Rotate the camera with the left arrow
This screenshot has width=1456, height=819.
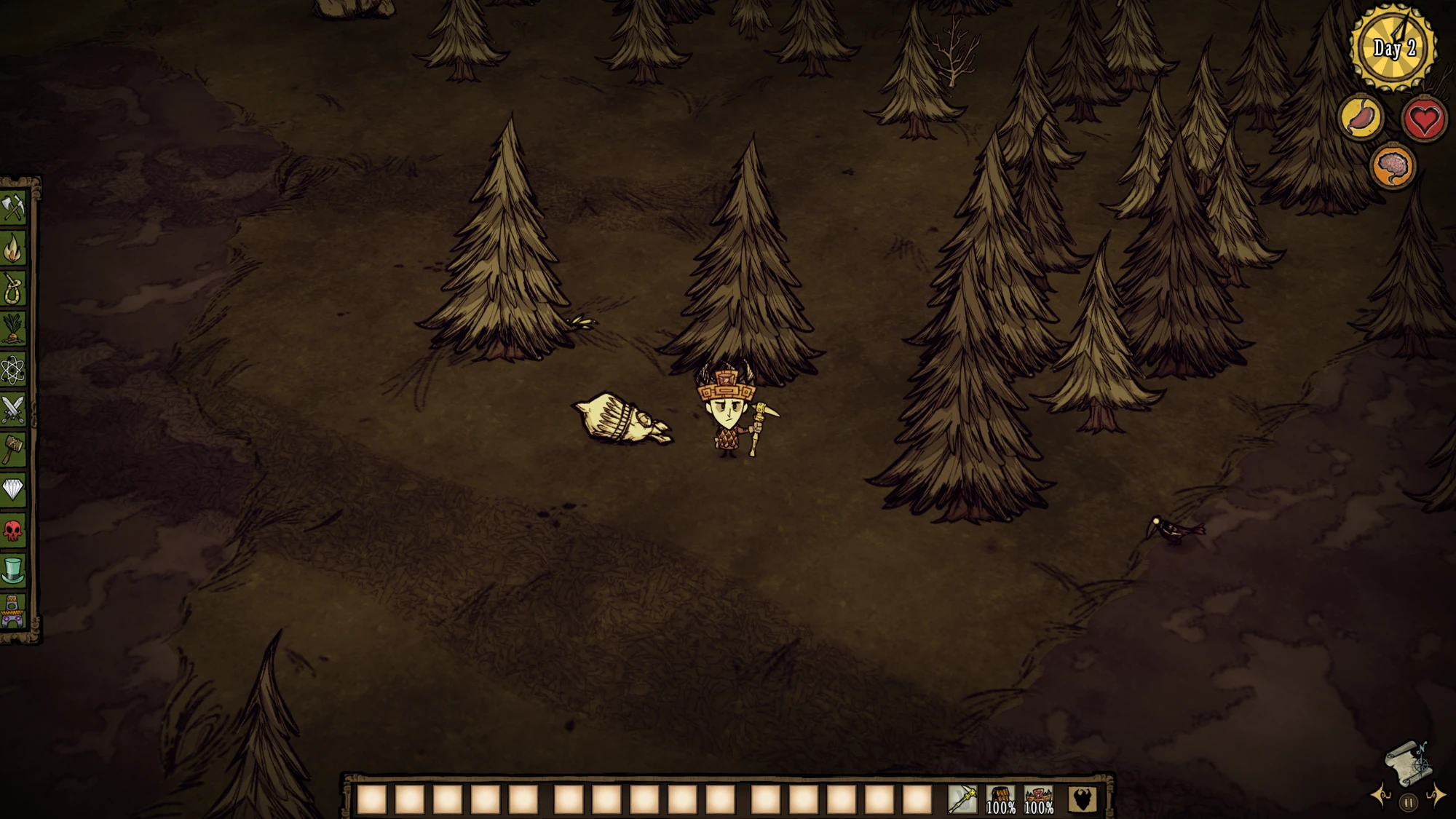(x=1379, y=798)
